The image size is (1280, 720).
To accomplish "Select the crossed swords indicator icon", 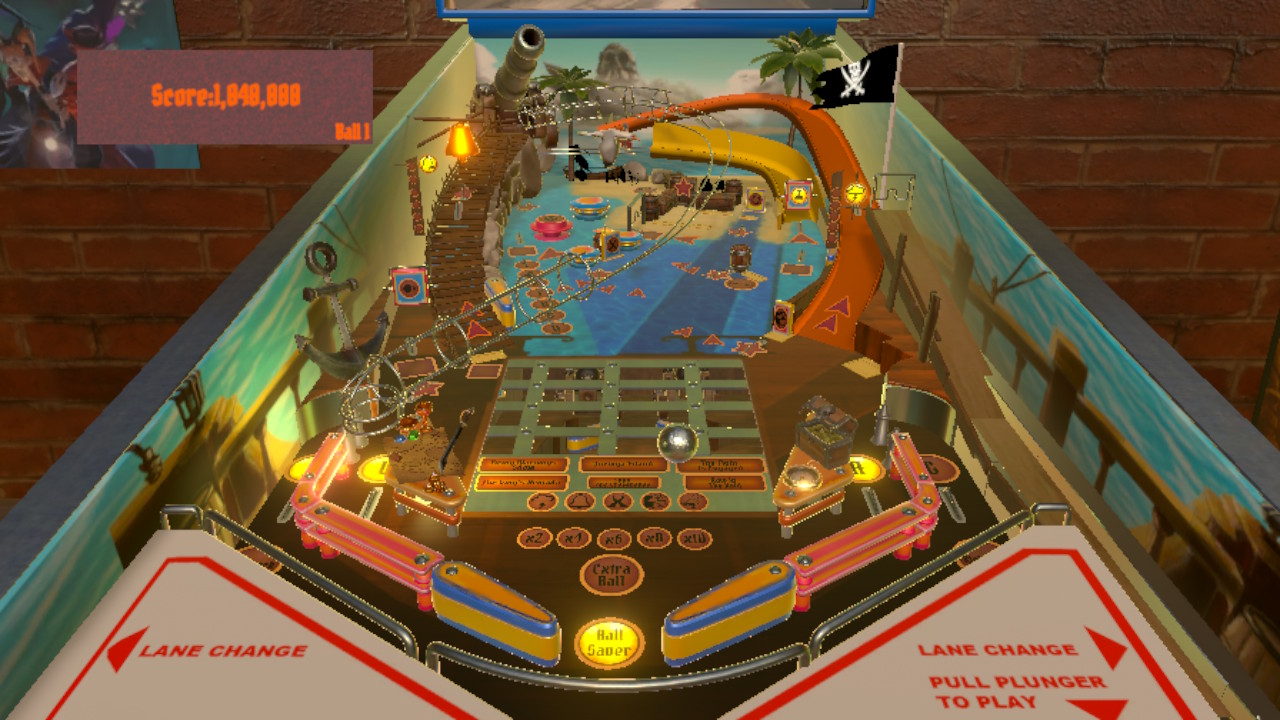I will [617, 501].
